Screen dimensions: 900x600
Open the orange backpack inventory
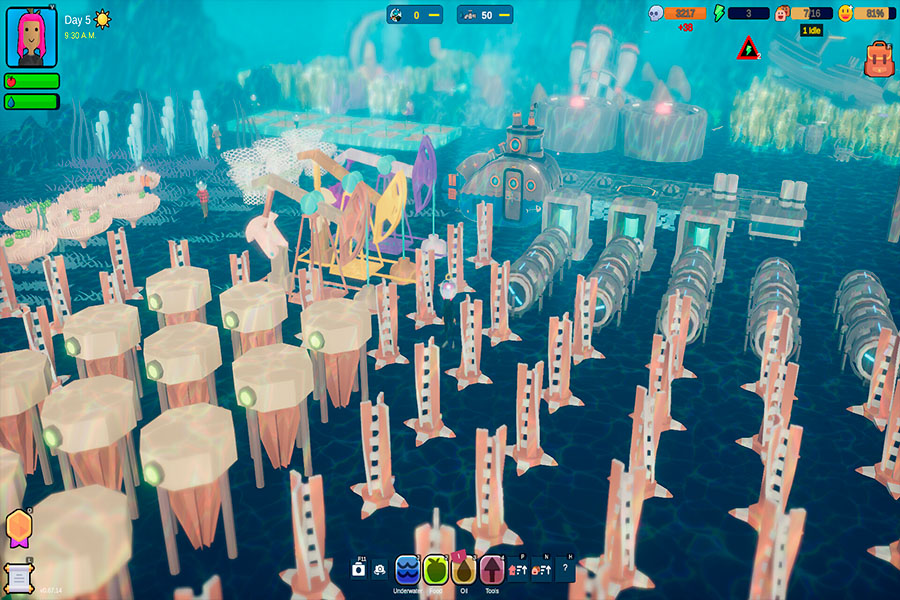click(878, 60)
